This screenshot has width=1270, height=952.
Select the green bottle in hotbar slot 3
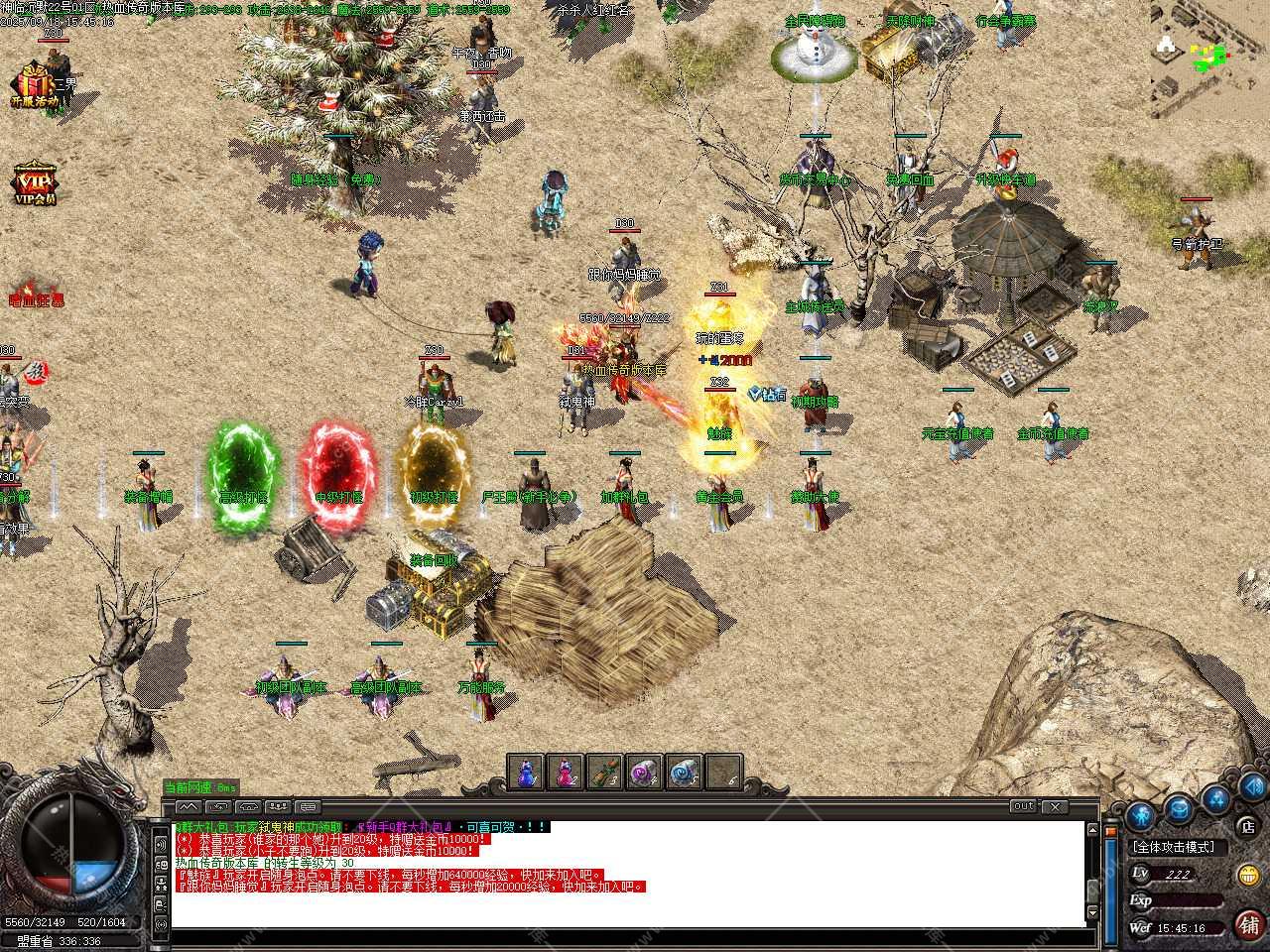[x=605, y=773]
